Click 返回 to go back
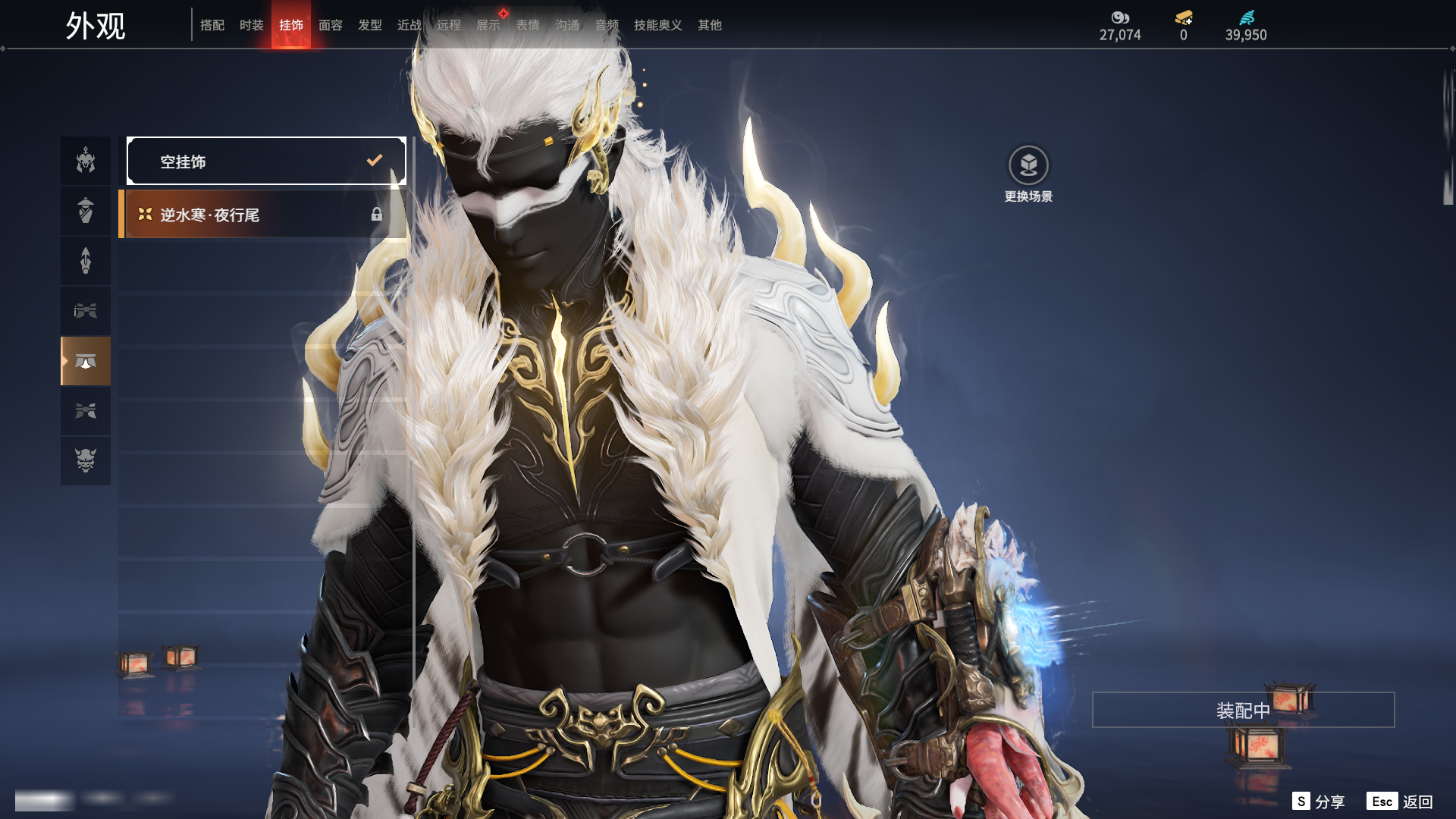 [1400, 802]
